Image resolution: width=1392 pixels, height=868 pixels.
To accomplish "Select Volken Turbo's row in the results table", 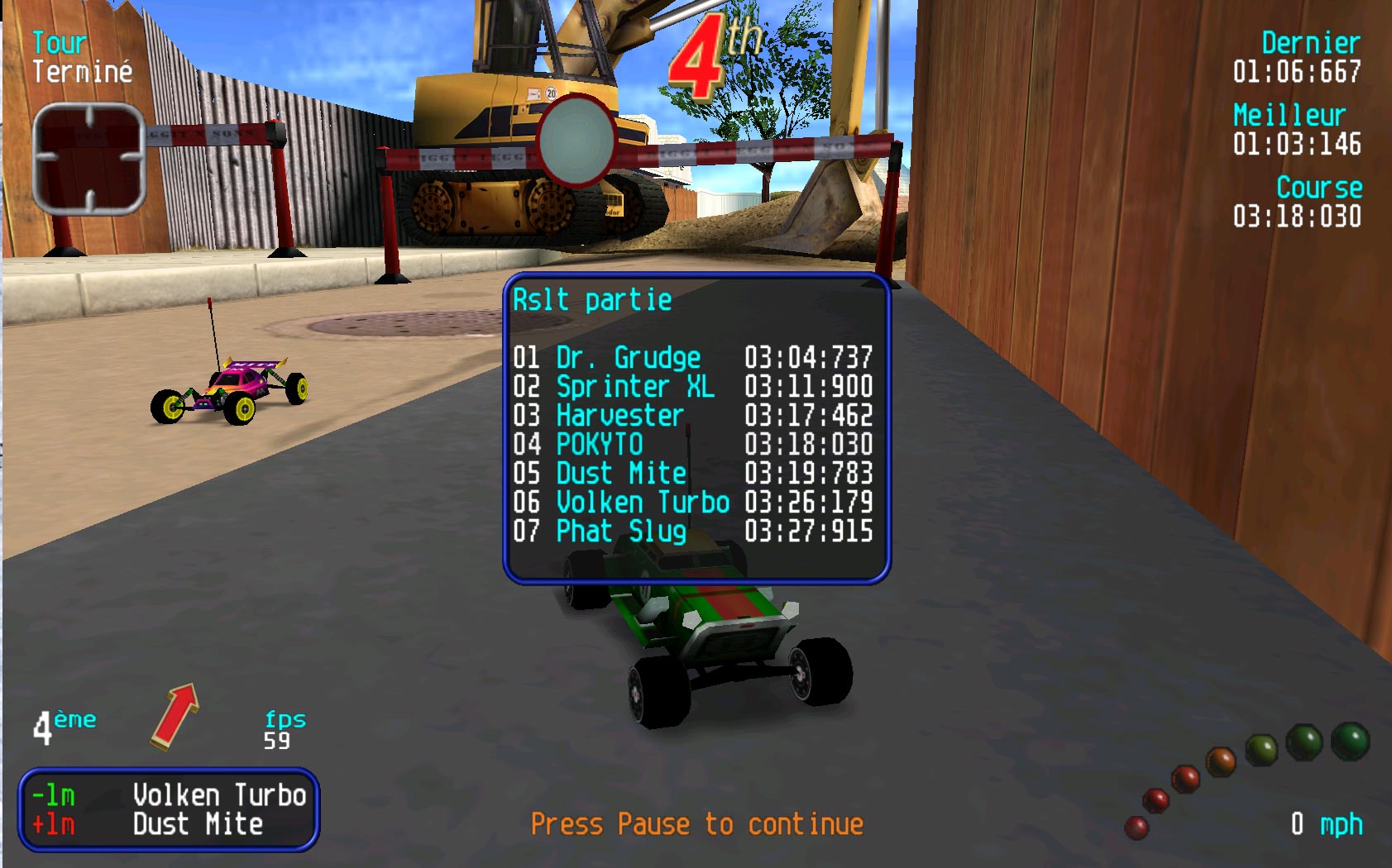I will click(x=693, y=503).
